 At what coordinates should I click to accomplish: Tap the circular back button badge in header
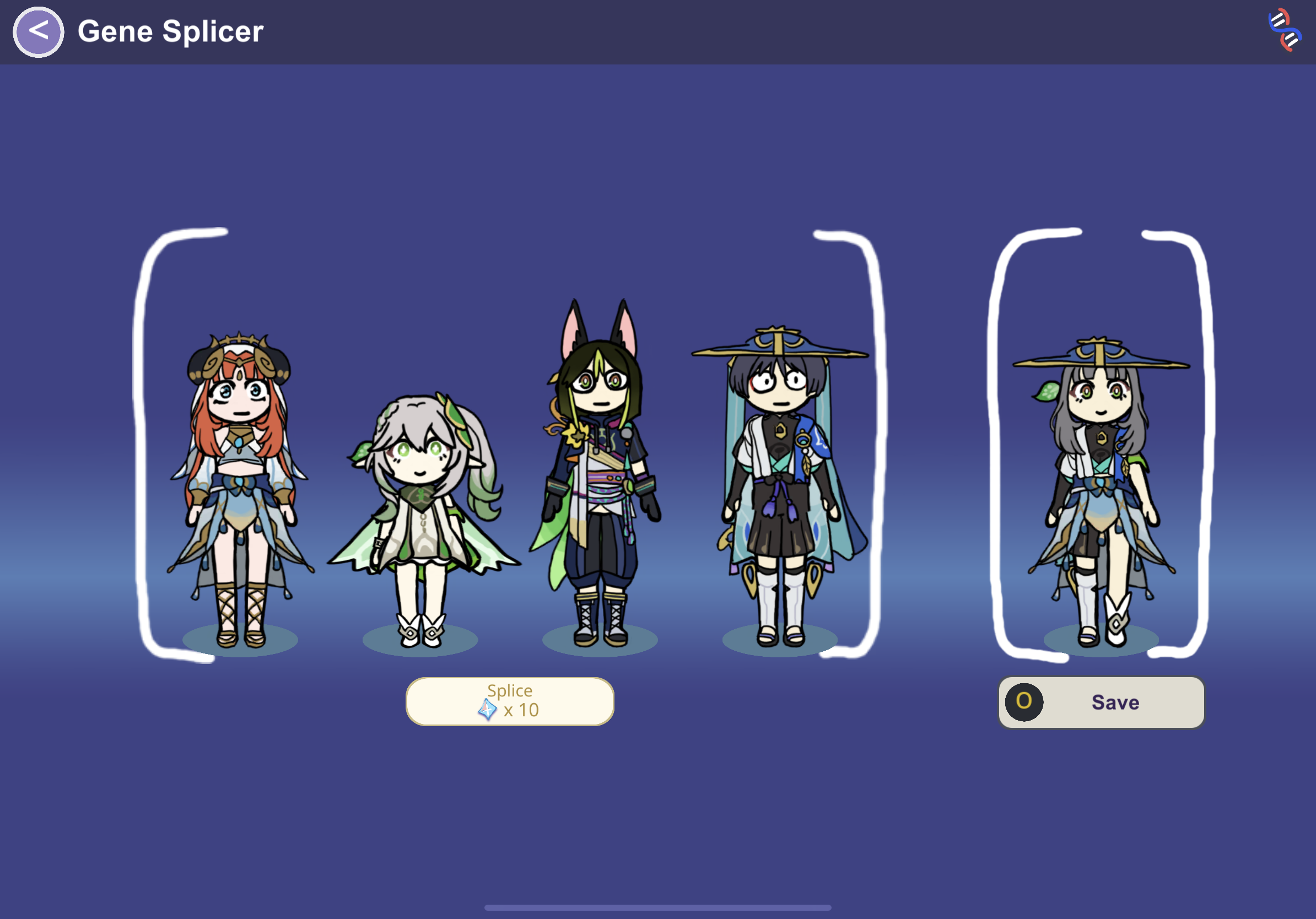(x=38, y=31)
